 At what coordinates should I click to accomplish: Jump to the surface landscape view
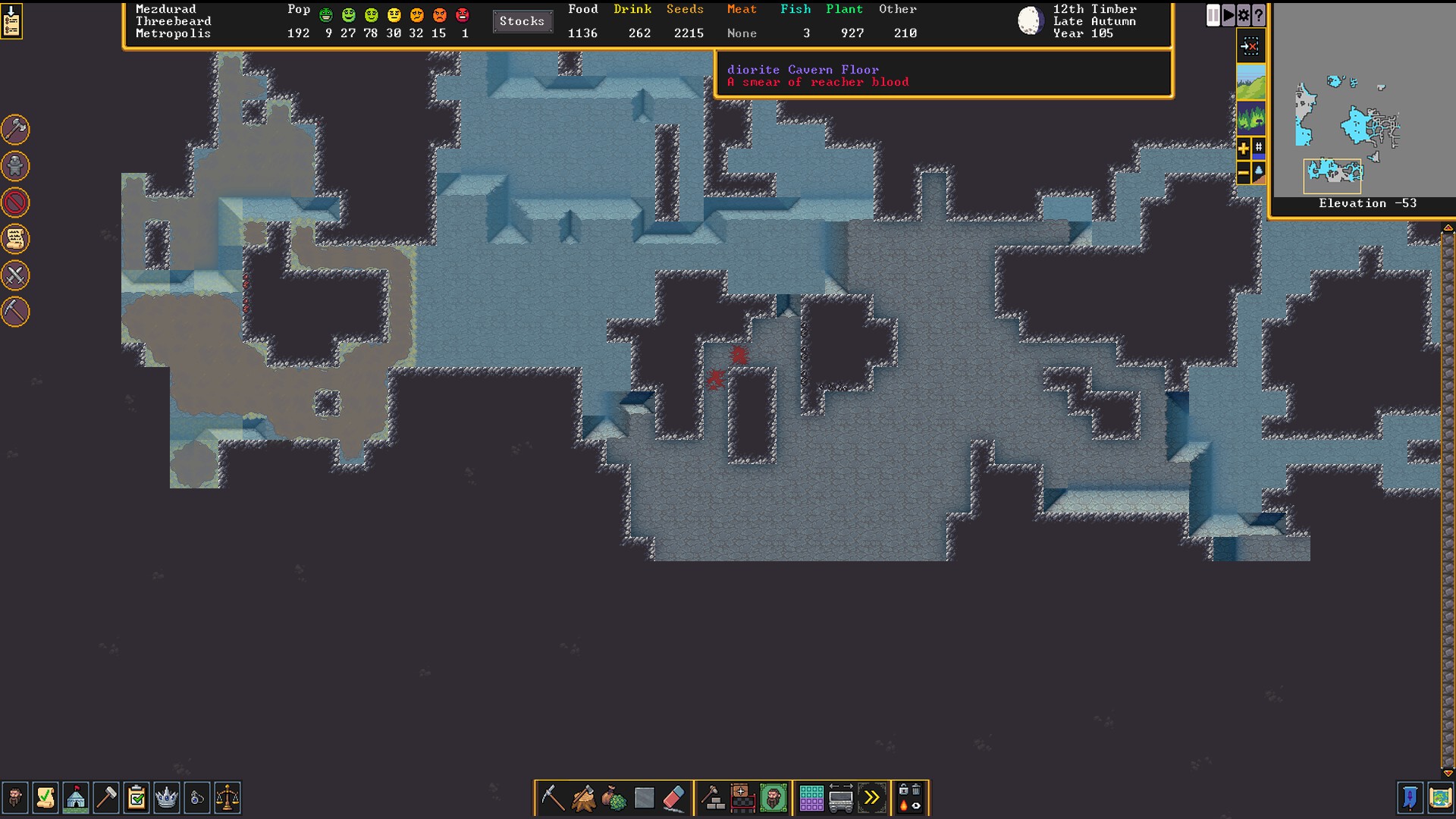coord(1250,82)
